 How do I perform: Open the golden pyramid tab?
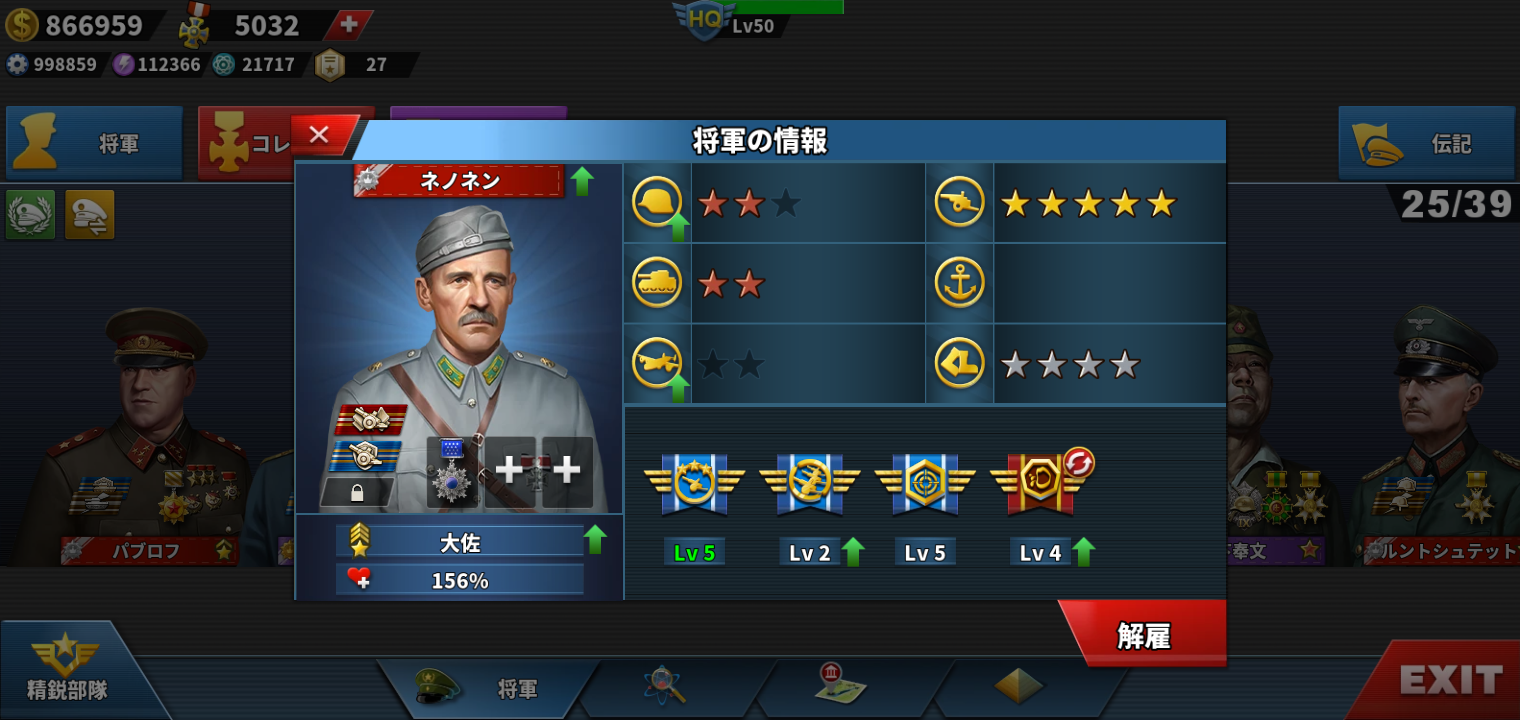click(x=1018, y=685)
